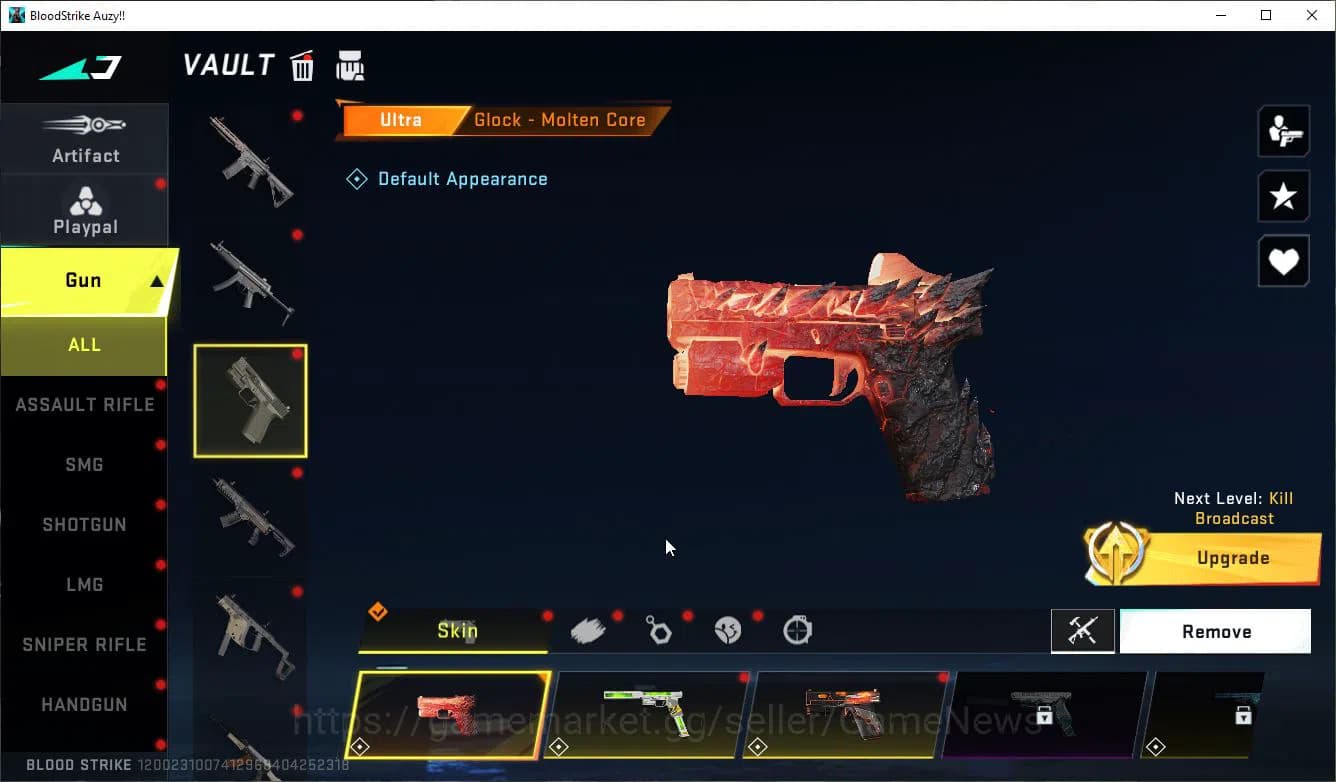1336x782 pixels.
Task: Open the sticker customization tab
Action: (x=728, y=630)
